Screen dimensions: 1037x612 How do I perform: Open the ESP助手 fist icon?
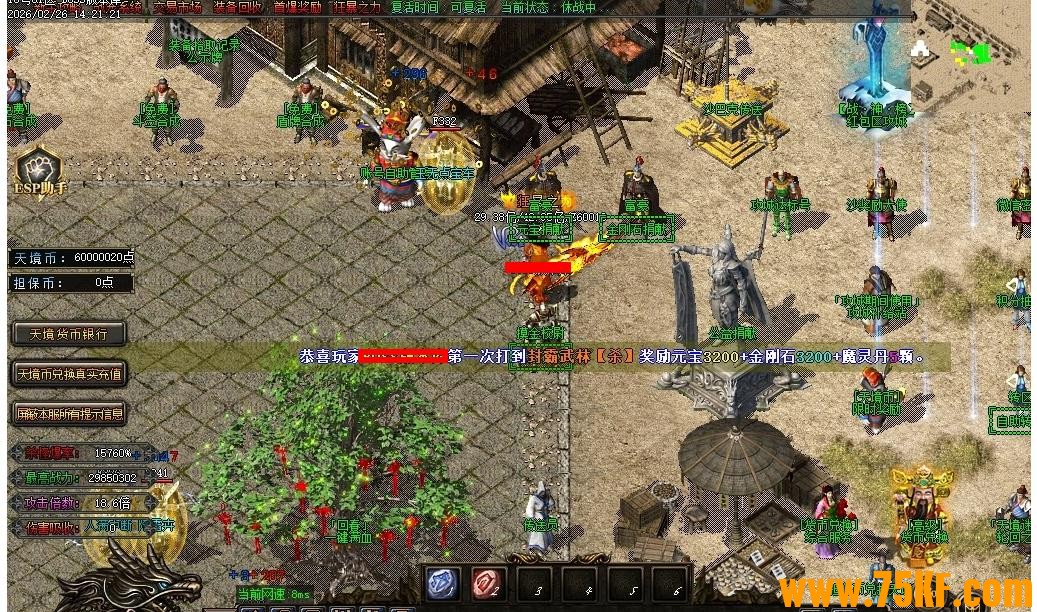[40, 171]
